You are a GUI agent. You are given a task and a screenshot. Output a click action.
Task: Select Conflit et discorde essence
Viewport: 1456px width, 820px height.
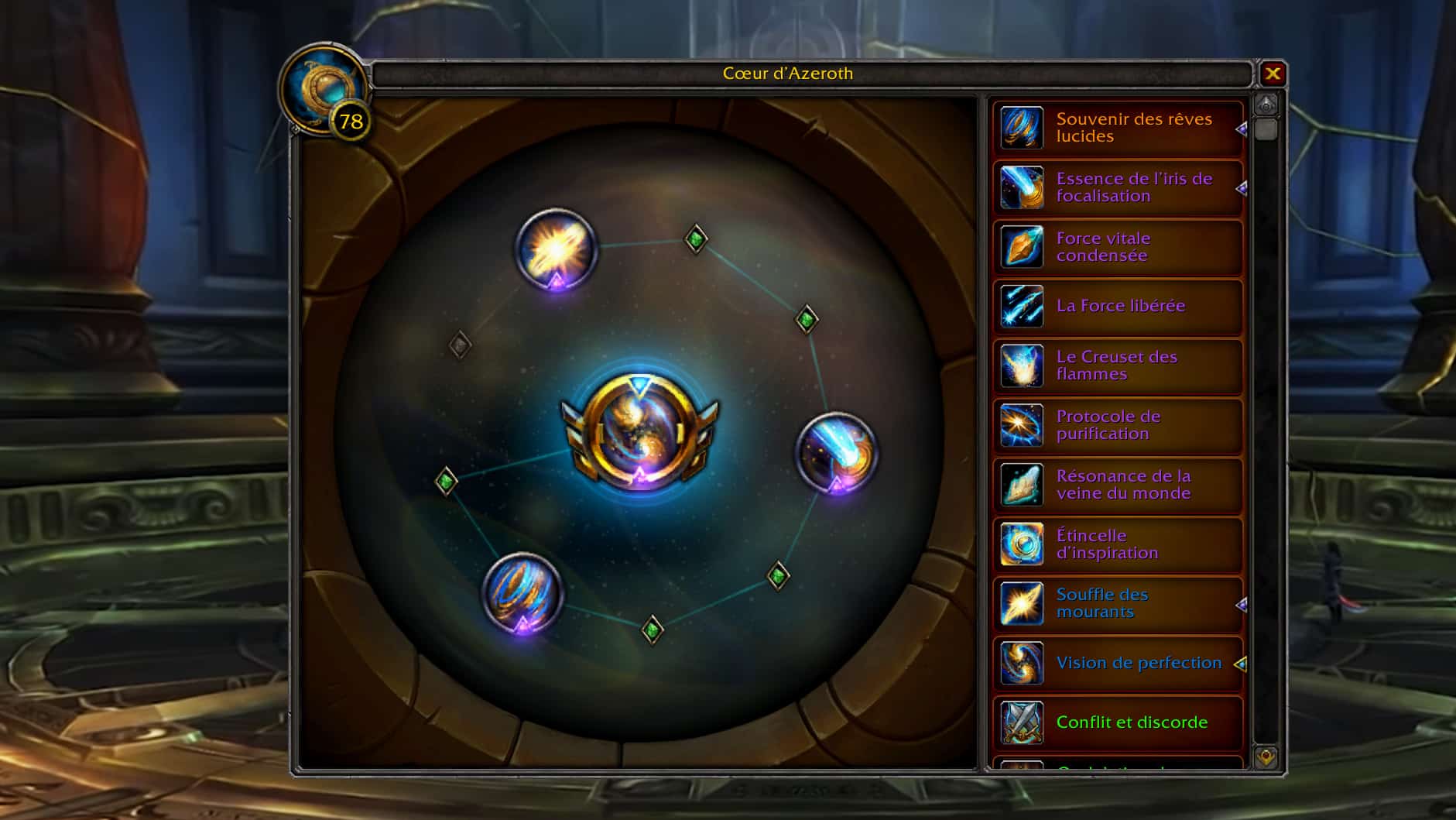point(1118,722)
